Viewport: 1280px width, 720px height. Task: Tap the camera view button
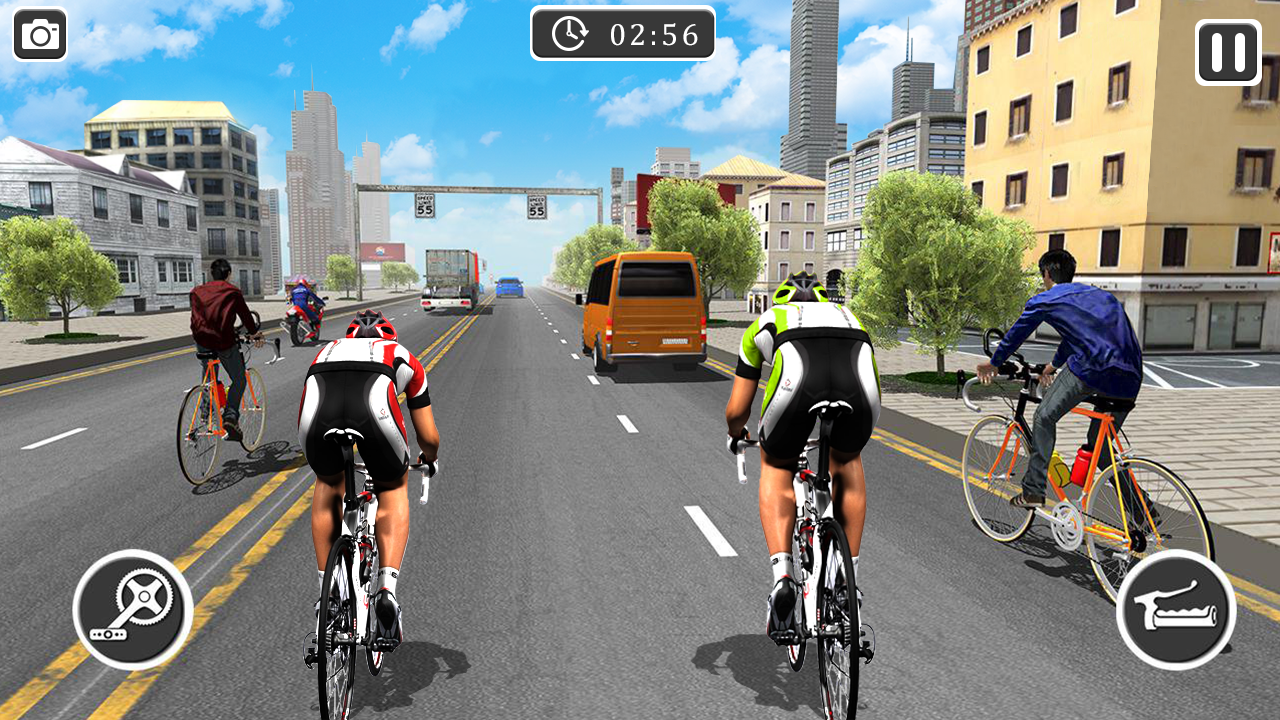click(x=40, y=36)
